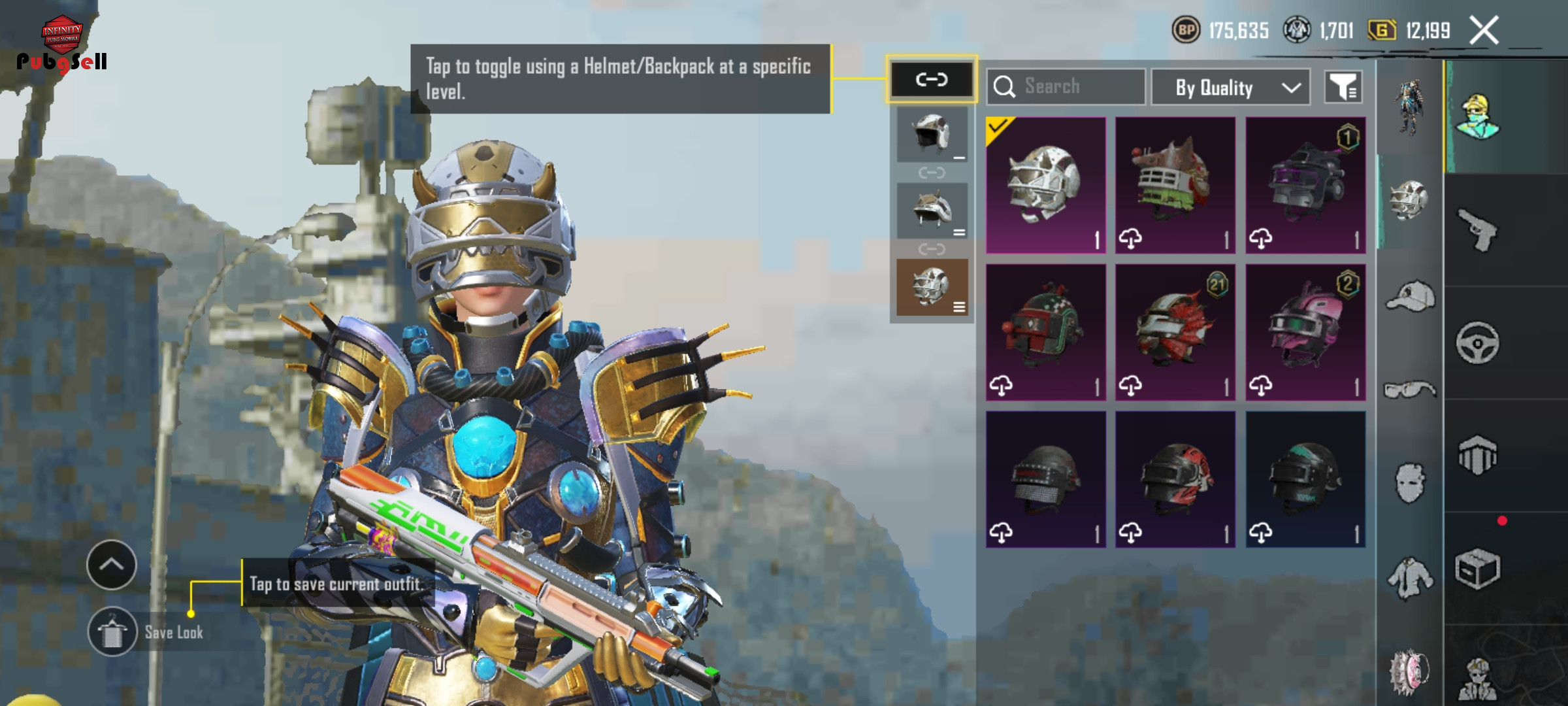Switch to the face mask category
The height and width of the screenshot is (706, 1568).
pyautogui.click(x=1410, y=484)
